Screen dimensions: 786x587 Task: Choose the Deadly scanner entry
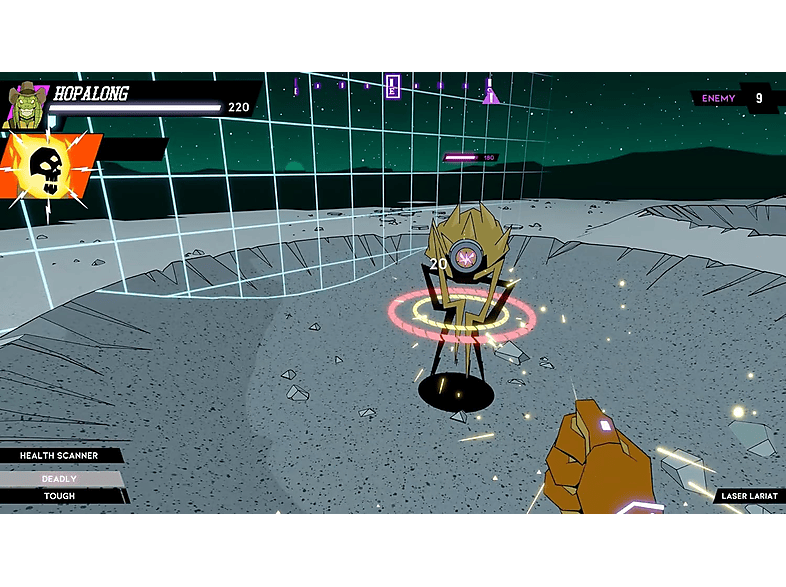(x=59, y=479)
